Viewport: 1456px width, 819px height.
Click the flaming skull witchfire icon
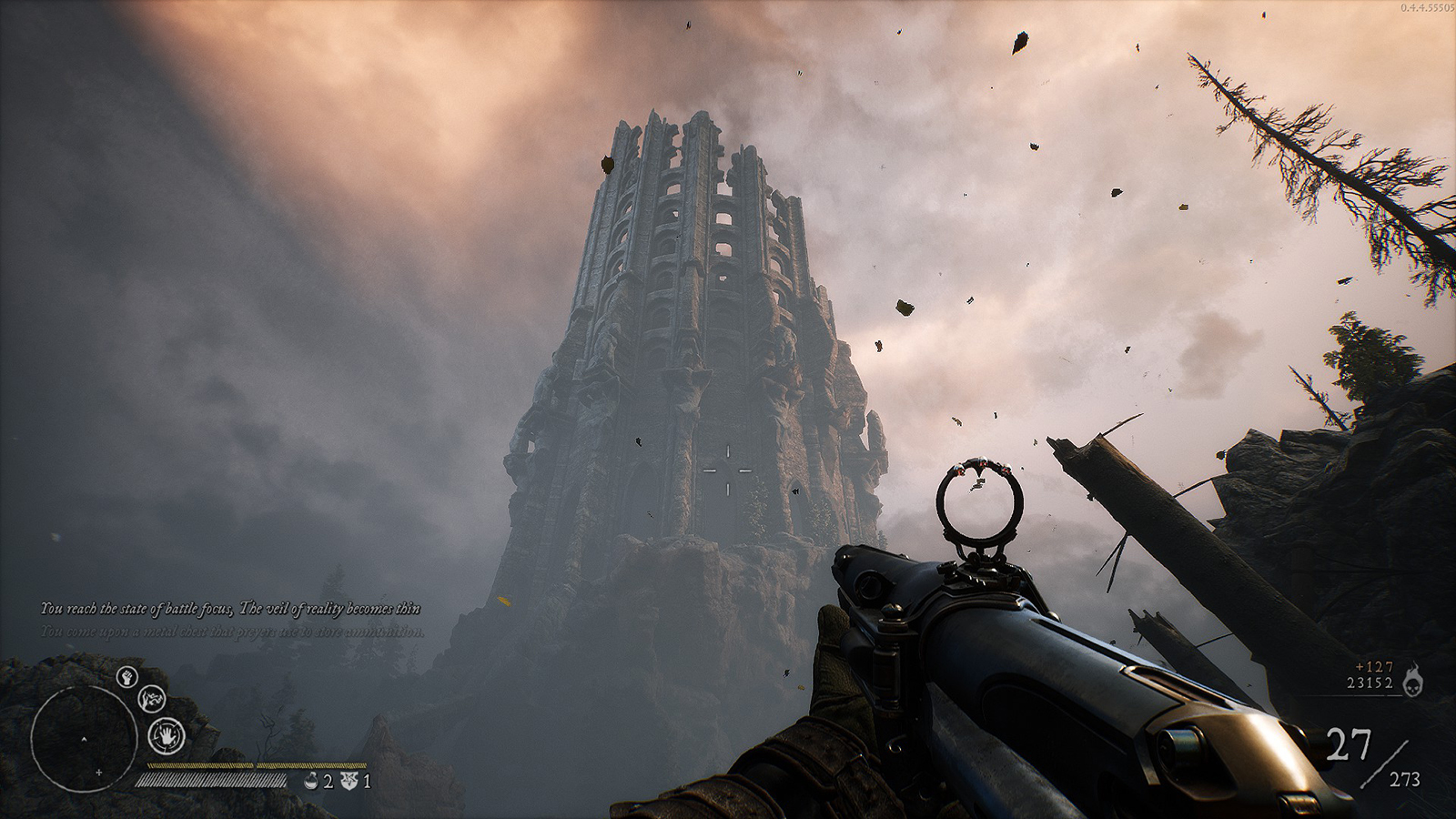click(x=1412, y=678)
